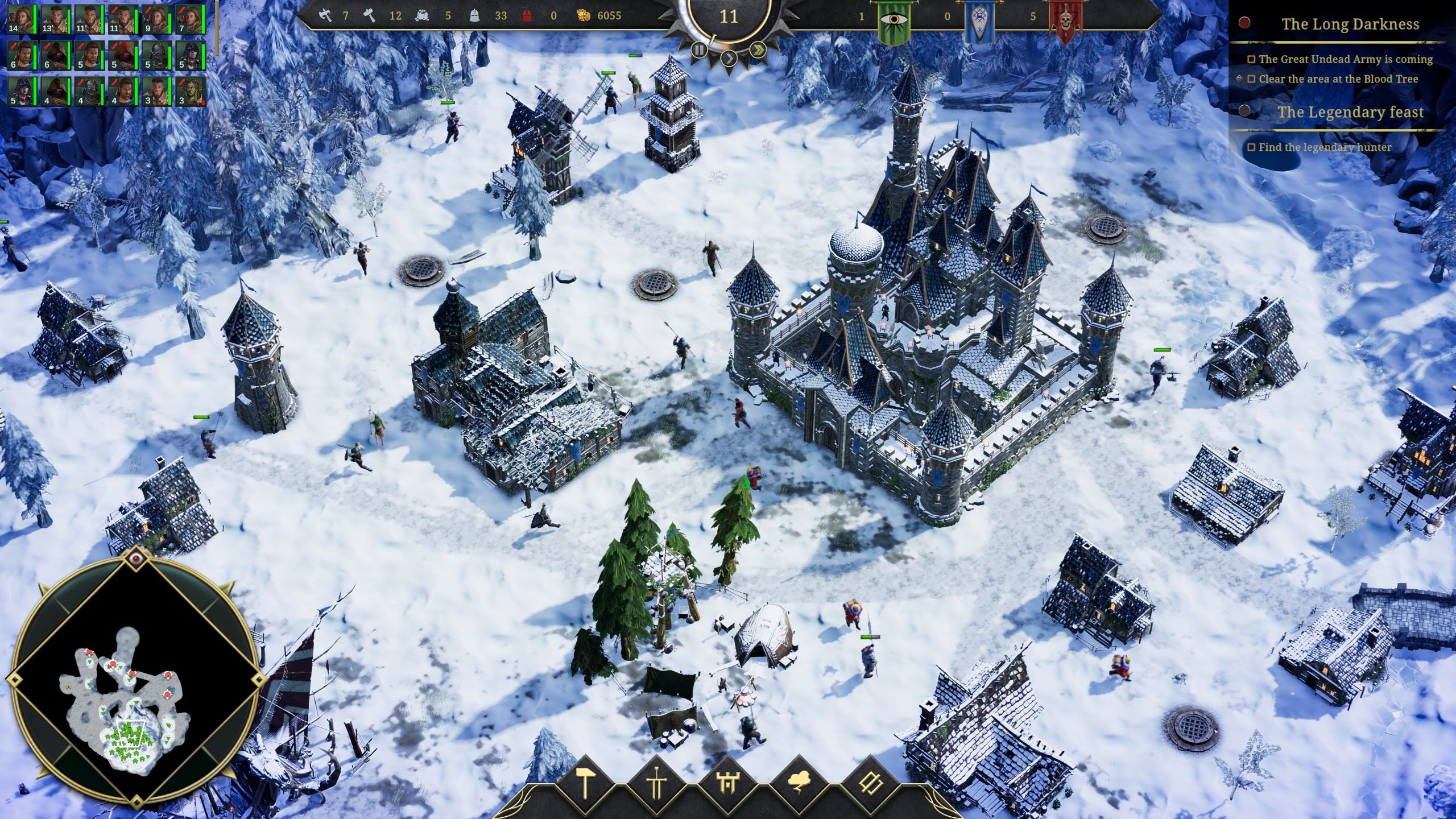Image resolution: width=1456 pixels, height=819 pixels.
Task: Open The Legendary feast quest
Action: (1350, 112)
